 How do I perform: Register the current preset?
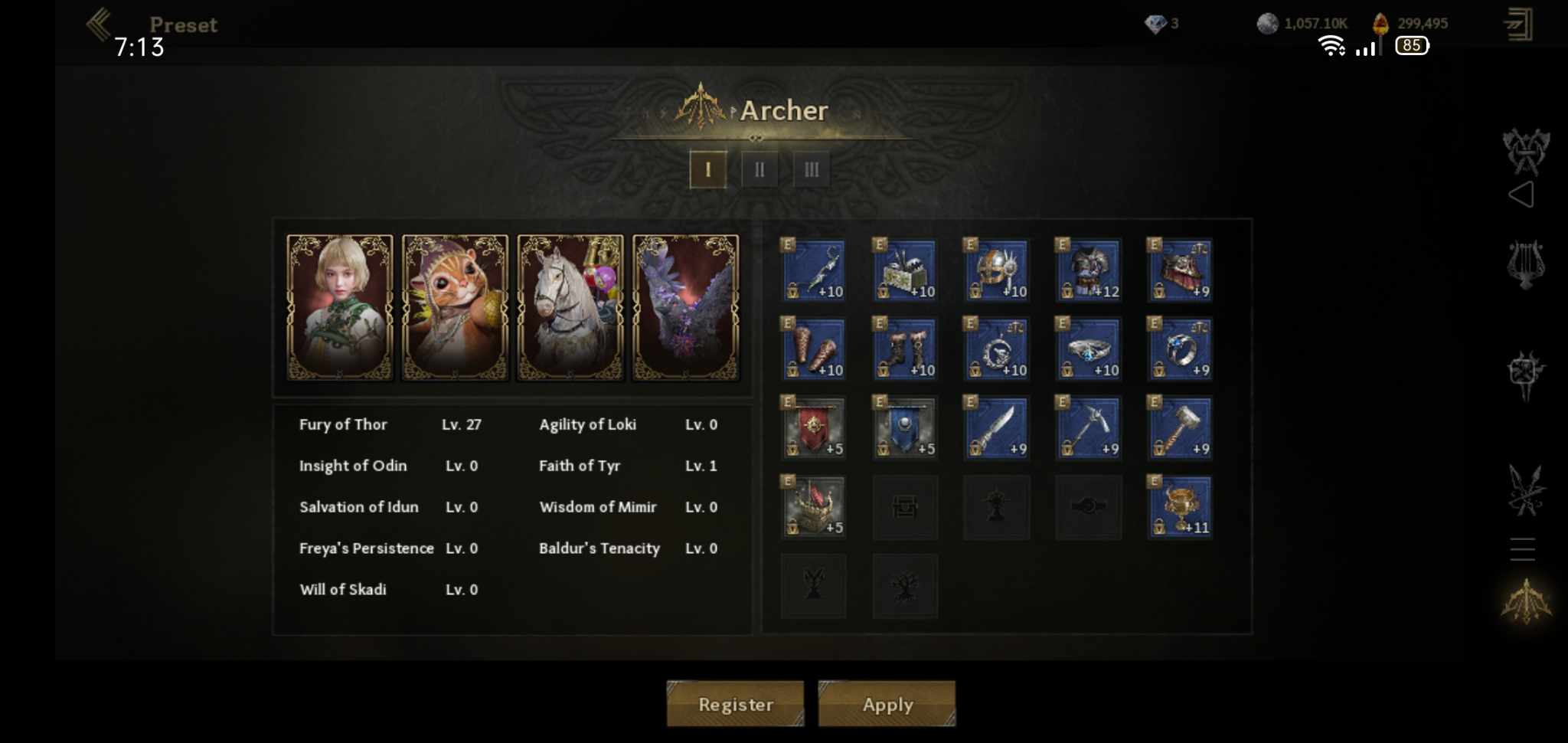click(x=735, y=703)
